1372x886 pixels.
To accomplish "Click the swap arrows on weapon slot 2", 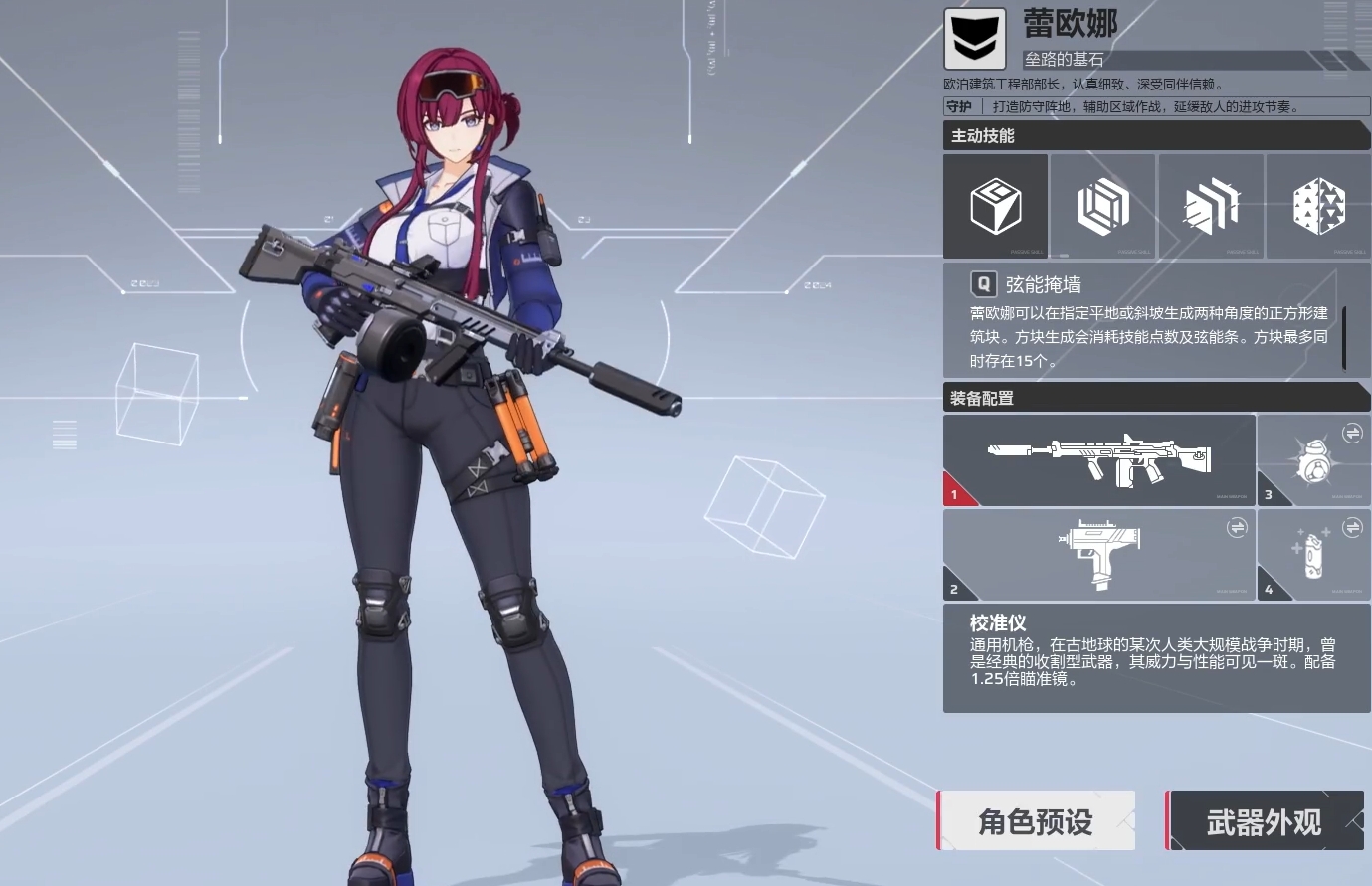I will click(x=1238, y=528).
